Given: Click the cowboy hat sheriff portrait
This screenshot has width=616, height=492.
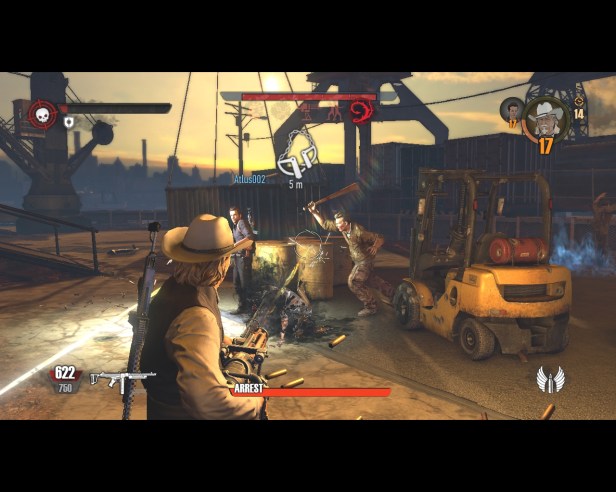Looking at the screenshot, I should [x=546, y=117].
